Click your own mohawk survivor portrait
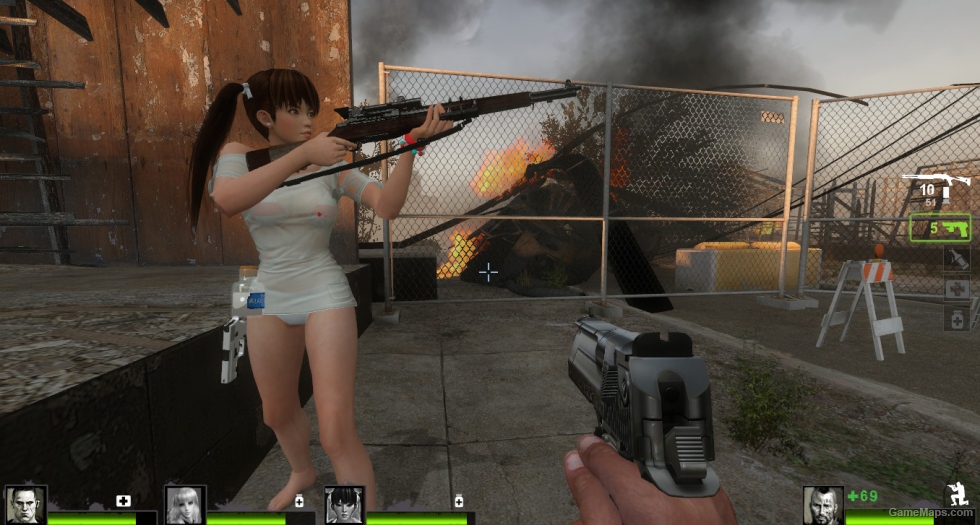980x525 pixels. coord(823,505)
